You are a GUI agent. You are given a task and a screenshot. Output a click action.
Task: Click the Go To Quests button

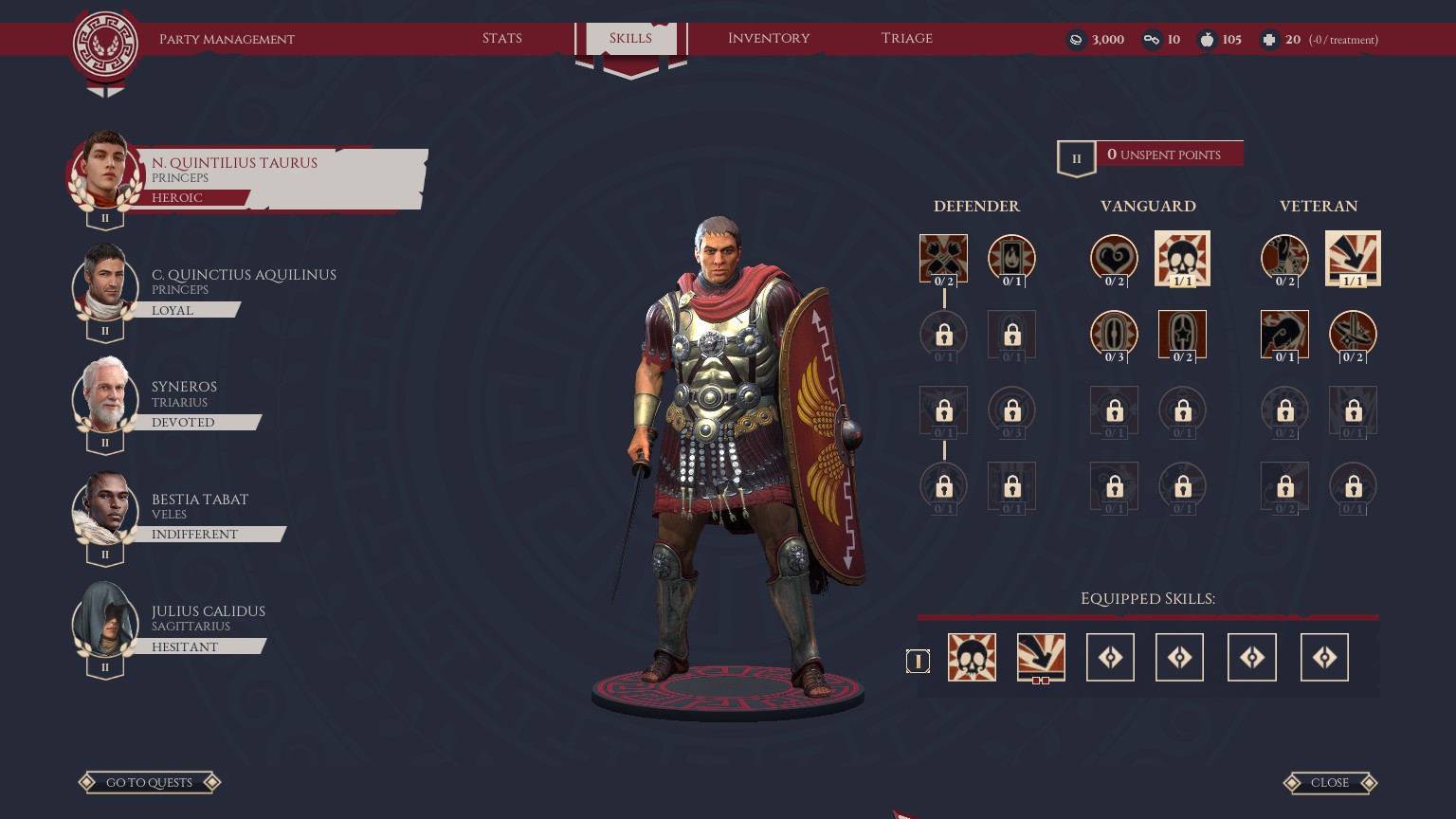point(149,782)
